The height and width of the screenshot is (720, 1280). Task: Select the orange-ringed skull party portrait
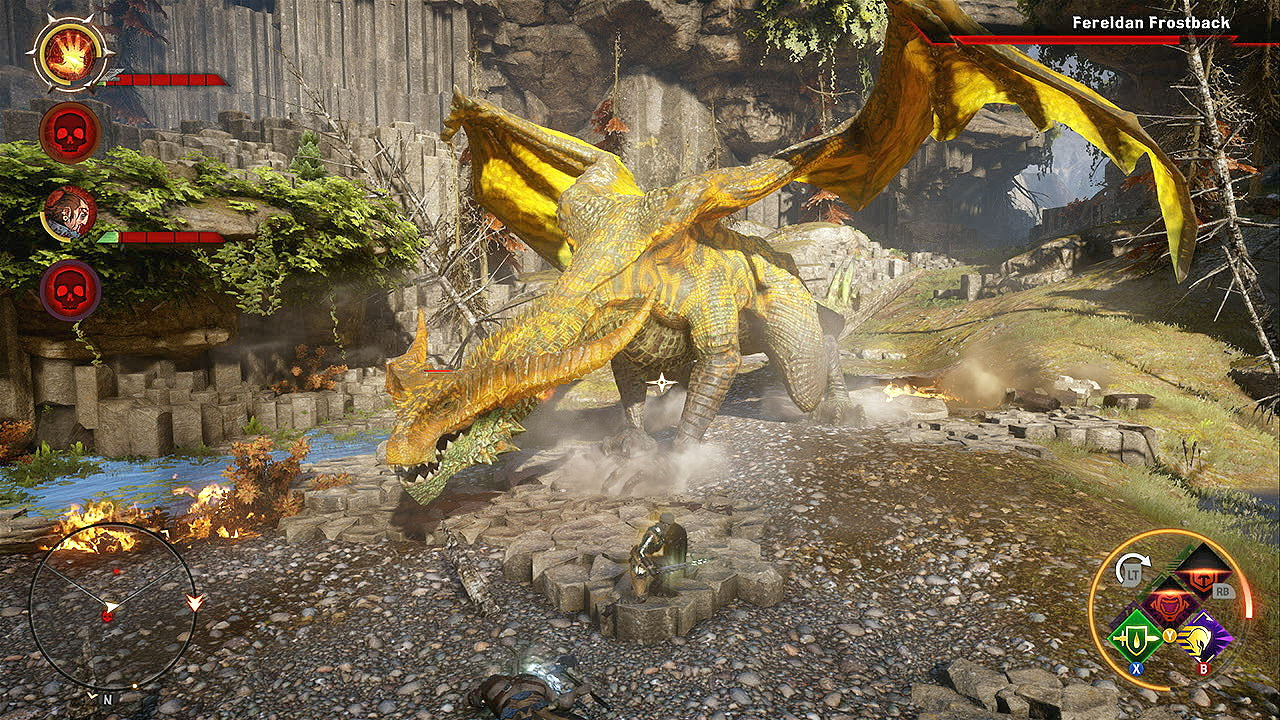pos(69,132)
